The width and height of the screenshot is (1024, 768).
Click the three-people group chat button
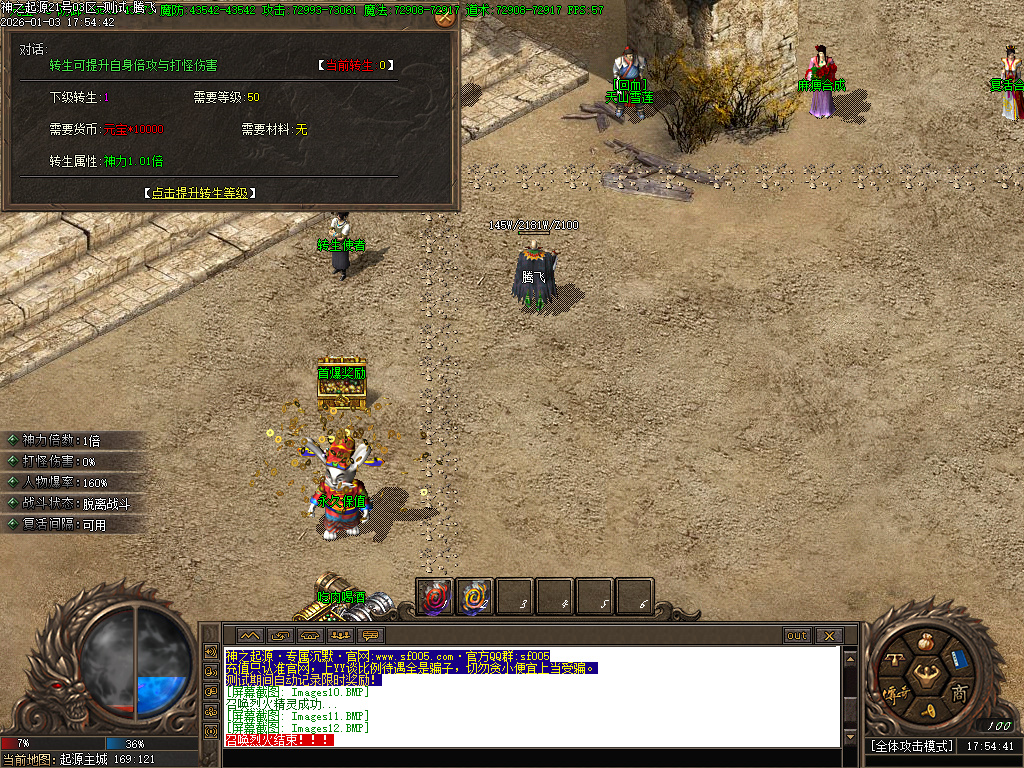point(340,636)
